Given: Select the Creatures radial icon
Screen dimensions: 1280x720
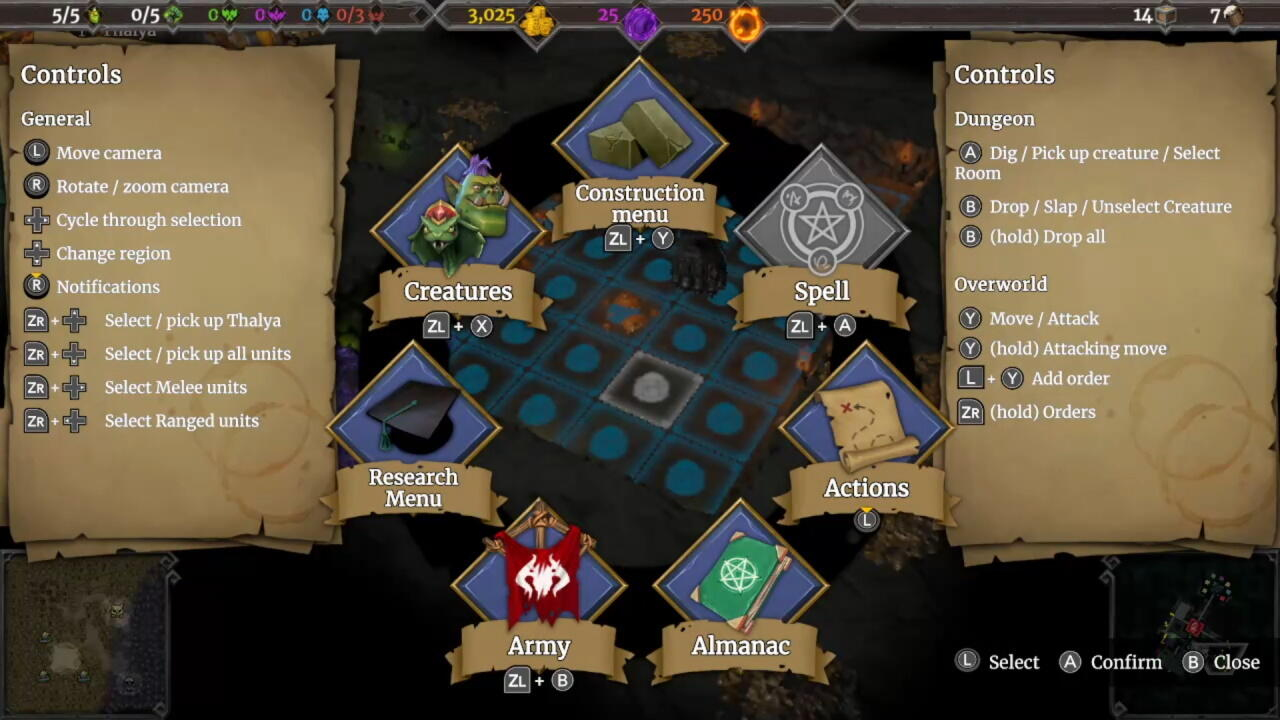Looking at the screenshot, I should [458, 210].
